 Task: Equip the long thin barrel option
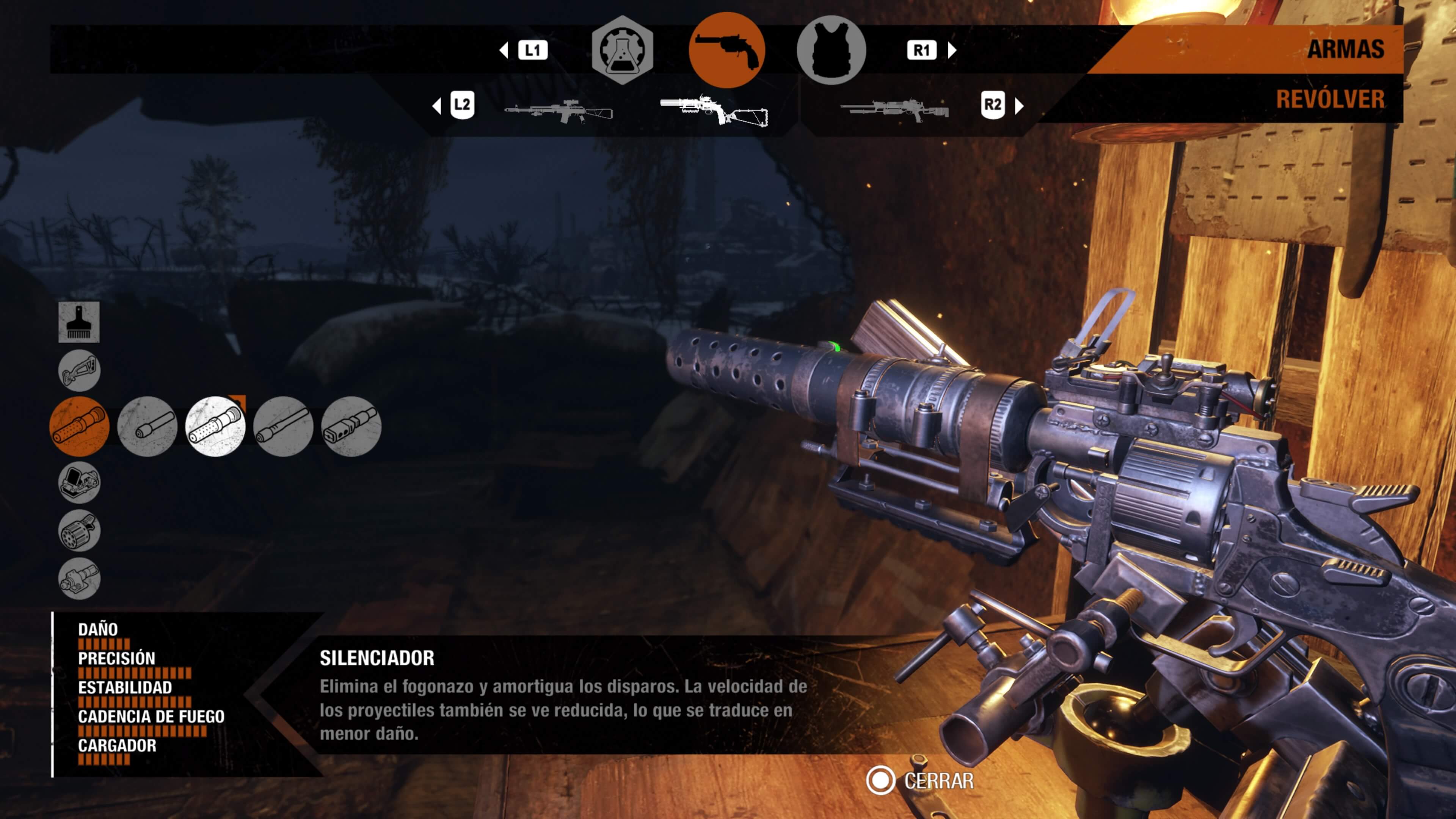click(283, 426)
